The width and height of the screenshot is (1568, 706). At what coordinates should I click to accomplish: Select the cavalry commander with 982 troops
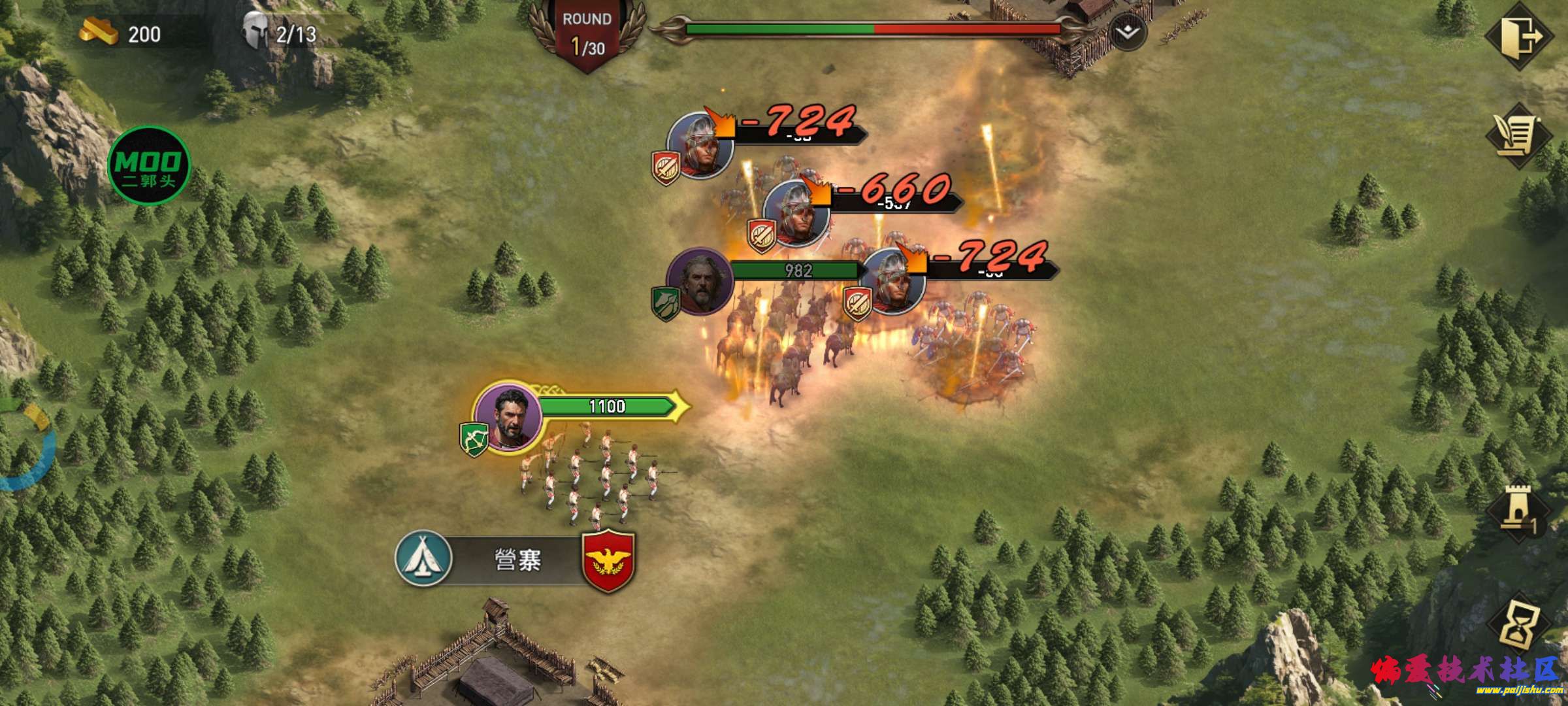(x=700, y=281)
